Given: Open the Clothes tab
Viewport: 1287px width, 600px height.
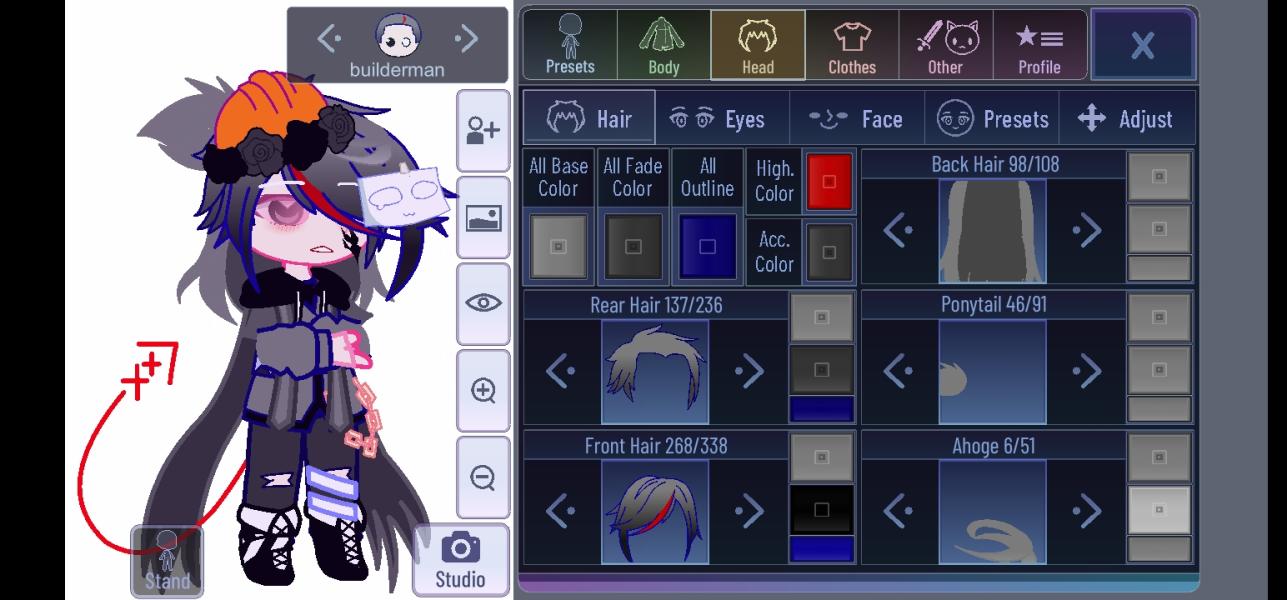Looking at the screenshot, I should pos(852,45).
